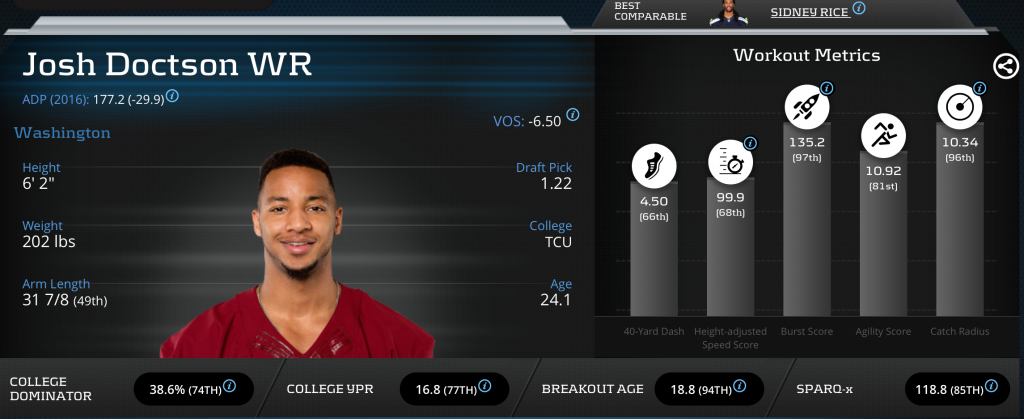Select the 40-Yard Dash shoe icon
Image resolution: width=1024 pixels, height=419 pixels.
(653, 166)
